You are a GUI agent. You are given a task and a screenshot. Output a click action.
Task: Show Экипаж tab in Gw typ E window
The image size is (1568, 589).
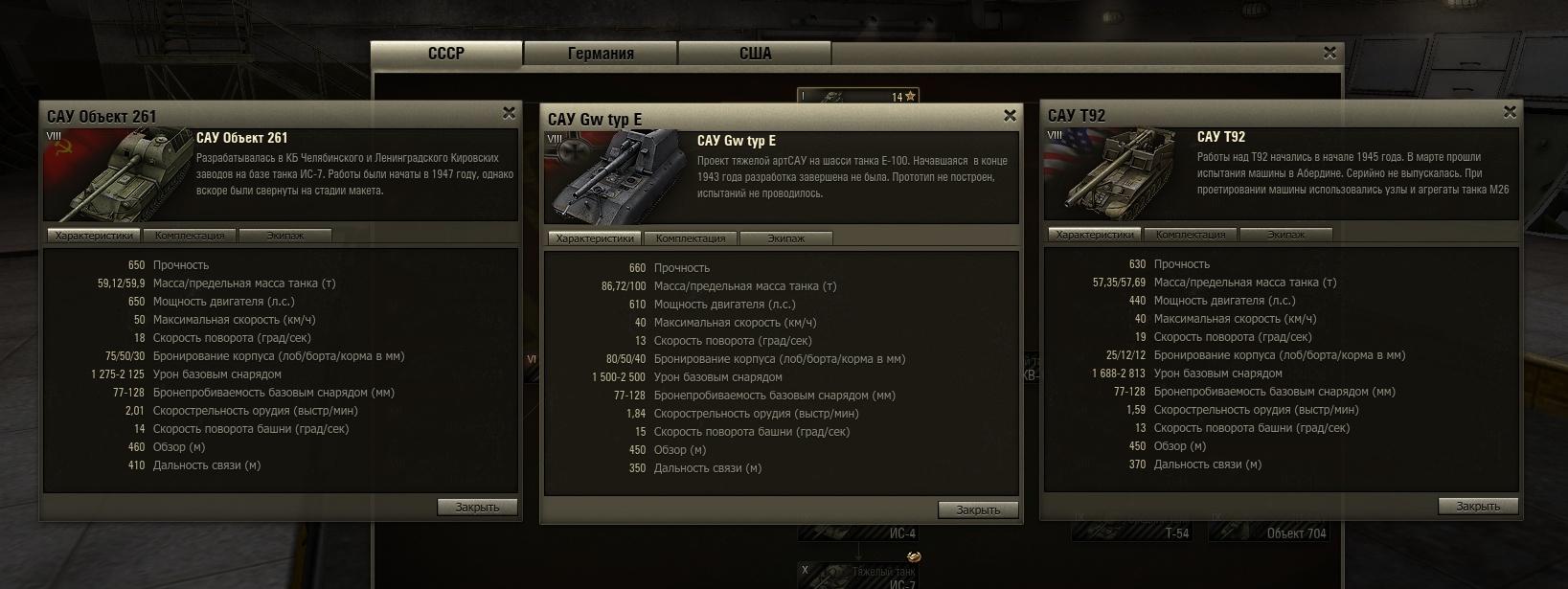pyautogui.click(x=785, y=238)
